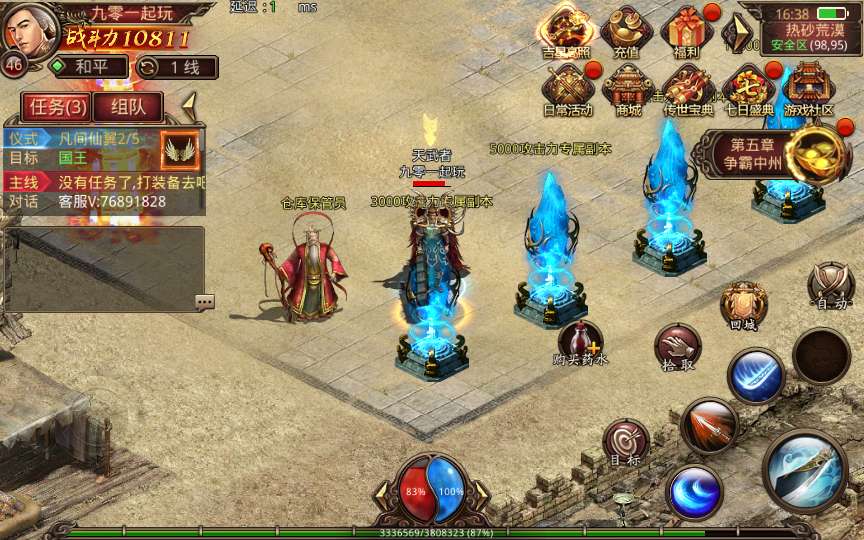
Task: Open the 商城 shop
Action: (628, 90)
